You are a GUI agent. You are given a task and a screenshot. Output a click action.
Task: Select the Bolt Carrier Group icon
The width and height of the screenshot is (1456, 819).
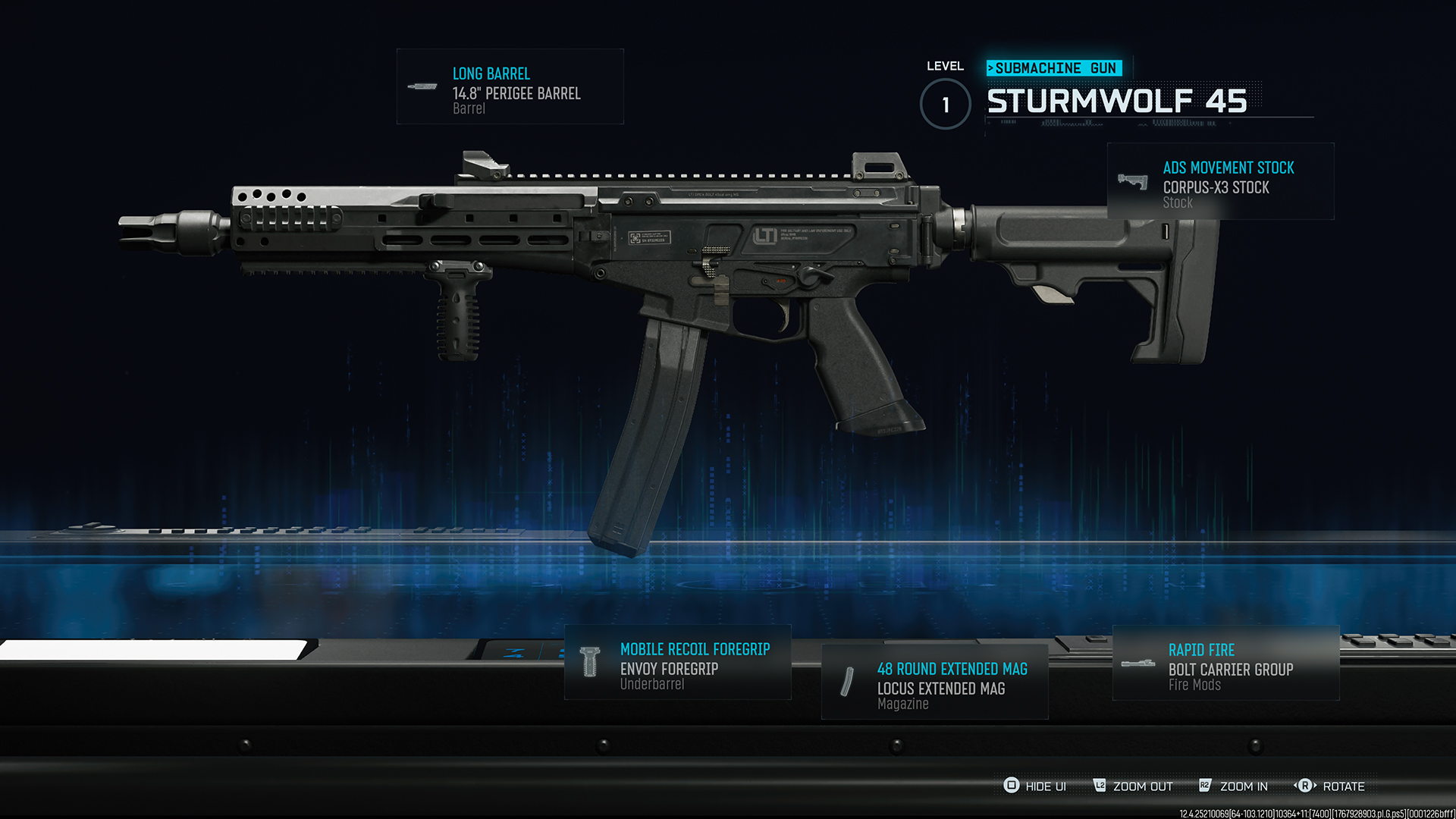(1139, 663)
